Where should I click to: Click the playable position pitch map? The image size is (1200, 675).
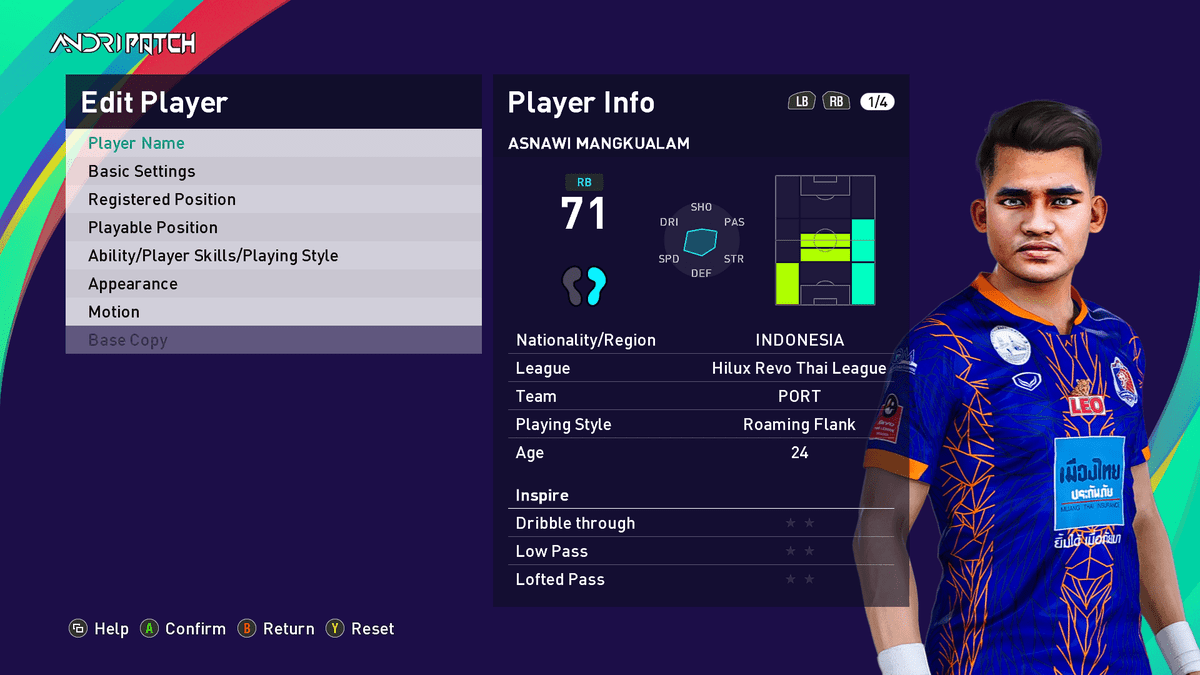coord(825,240)
